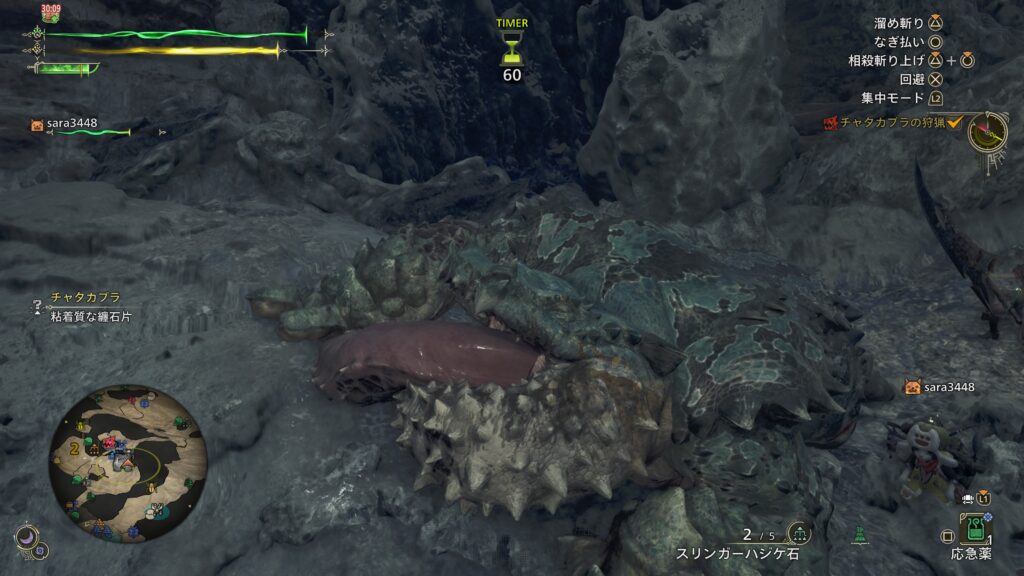1024x576 pixels.
Task: Click the quest timer clock dial
Action: [x=988, y=132]
